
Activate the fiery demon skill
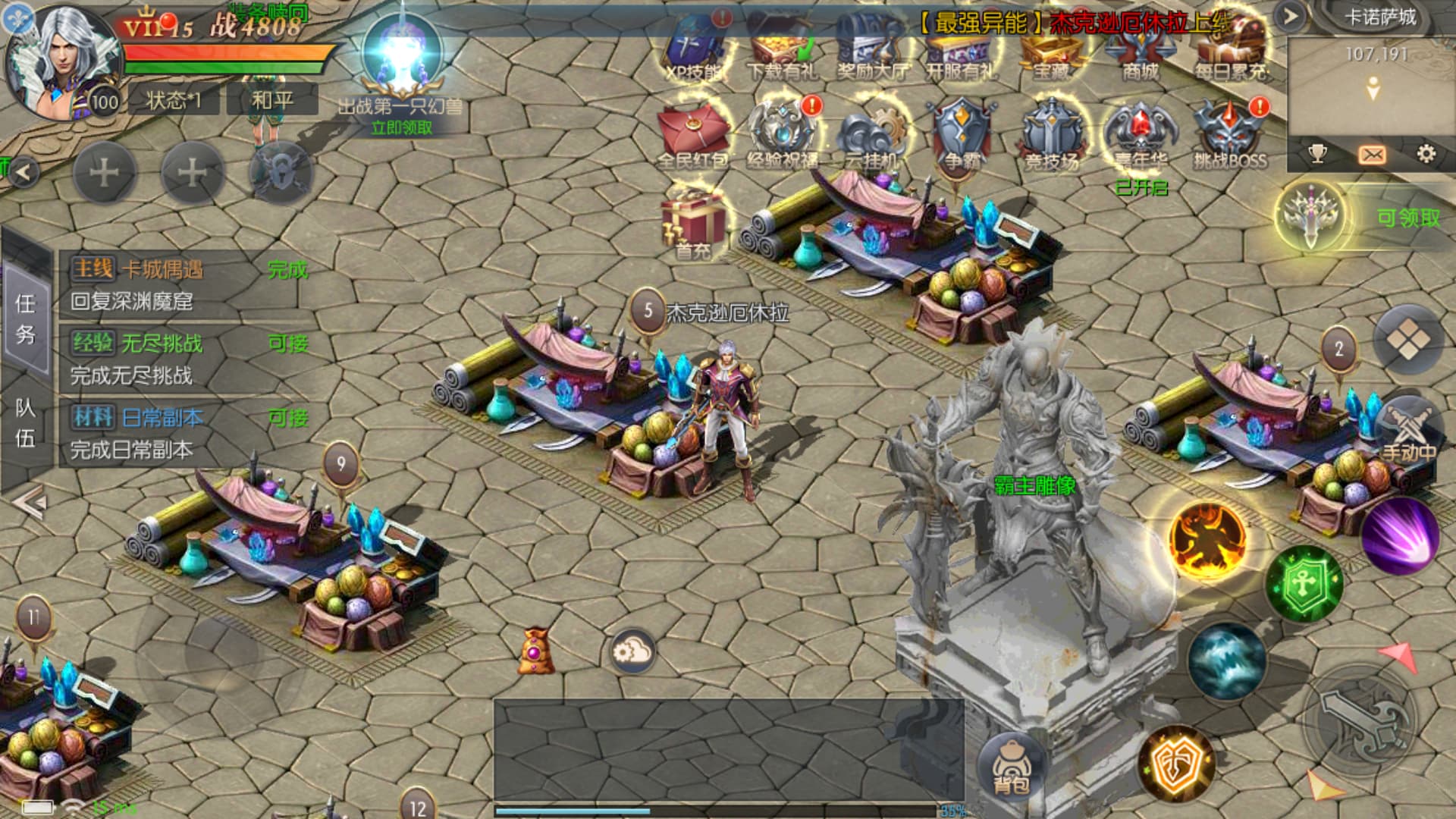pos(1207,540)
